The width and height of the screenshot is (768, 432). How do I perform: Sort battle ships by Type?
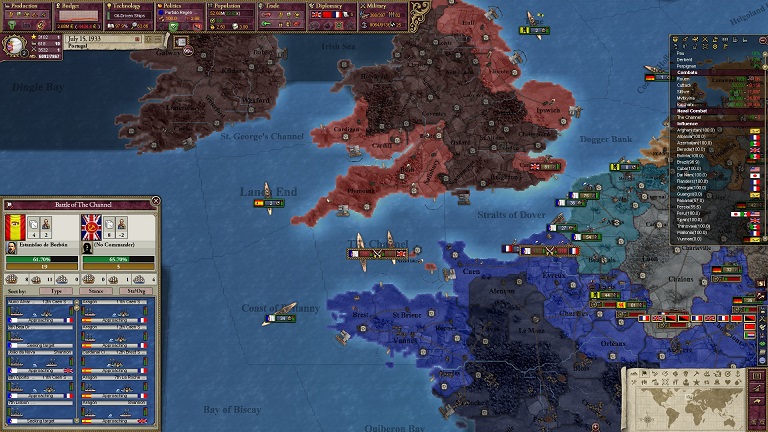click(57, 290)
